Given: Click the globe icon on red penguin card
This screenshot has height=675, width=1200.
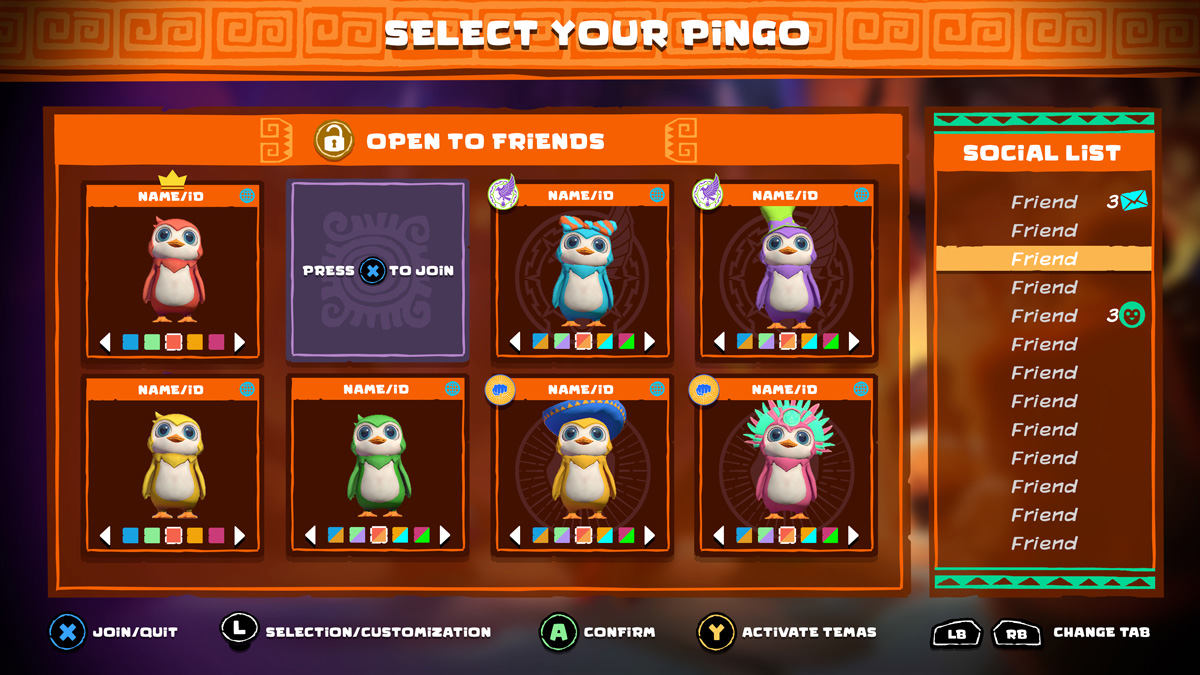Looking at the screenshot, I should coord(247,196).
